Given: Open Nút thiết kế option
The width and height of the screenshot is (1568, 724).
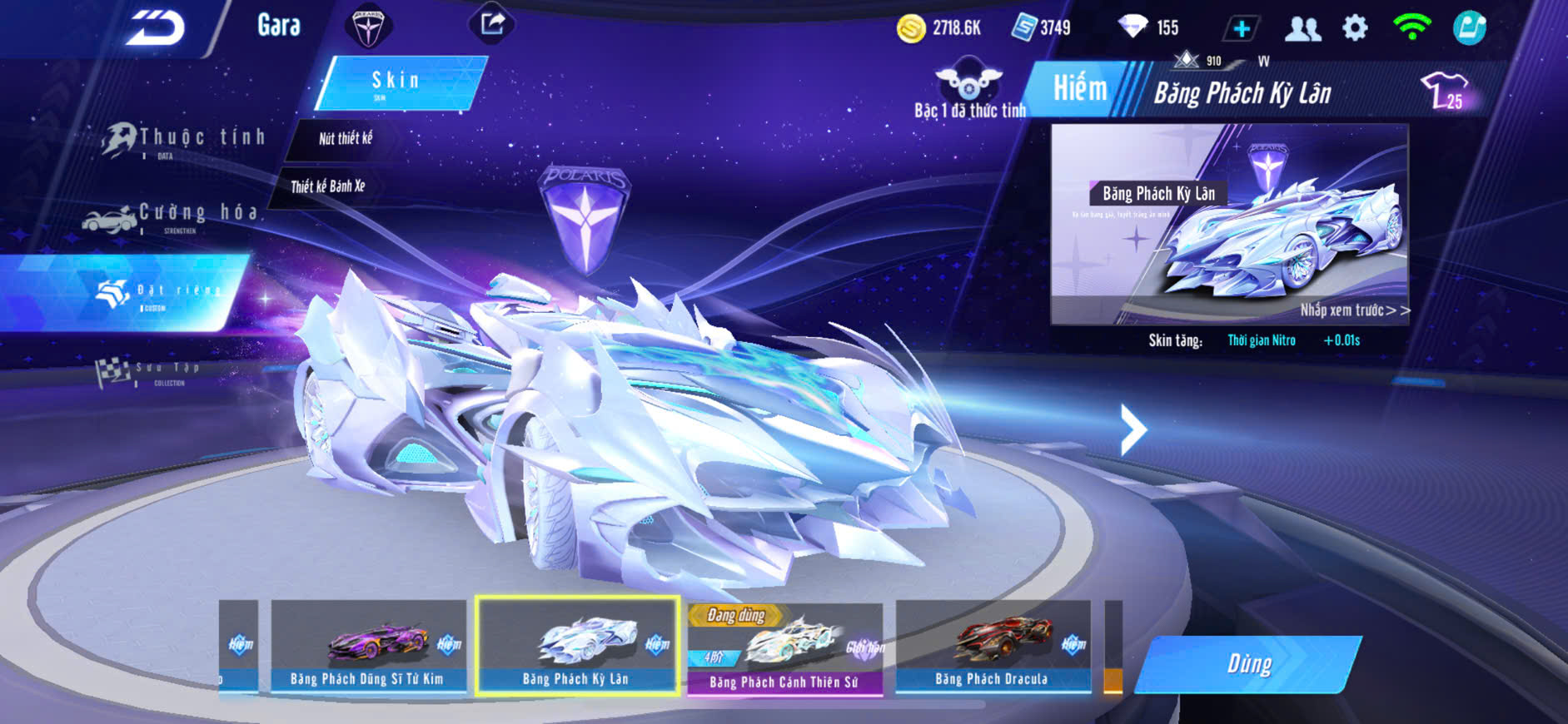Looking at the screenshot, I should point(345,139).
